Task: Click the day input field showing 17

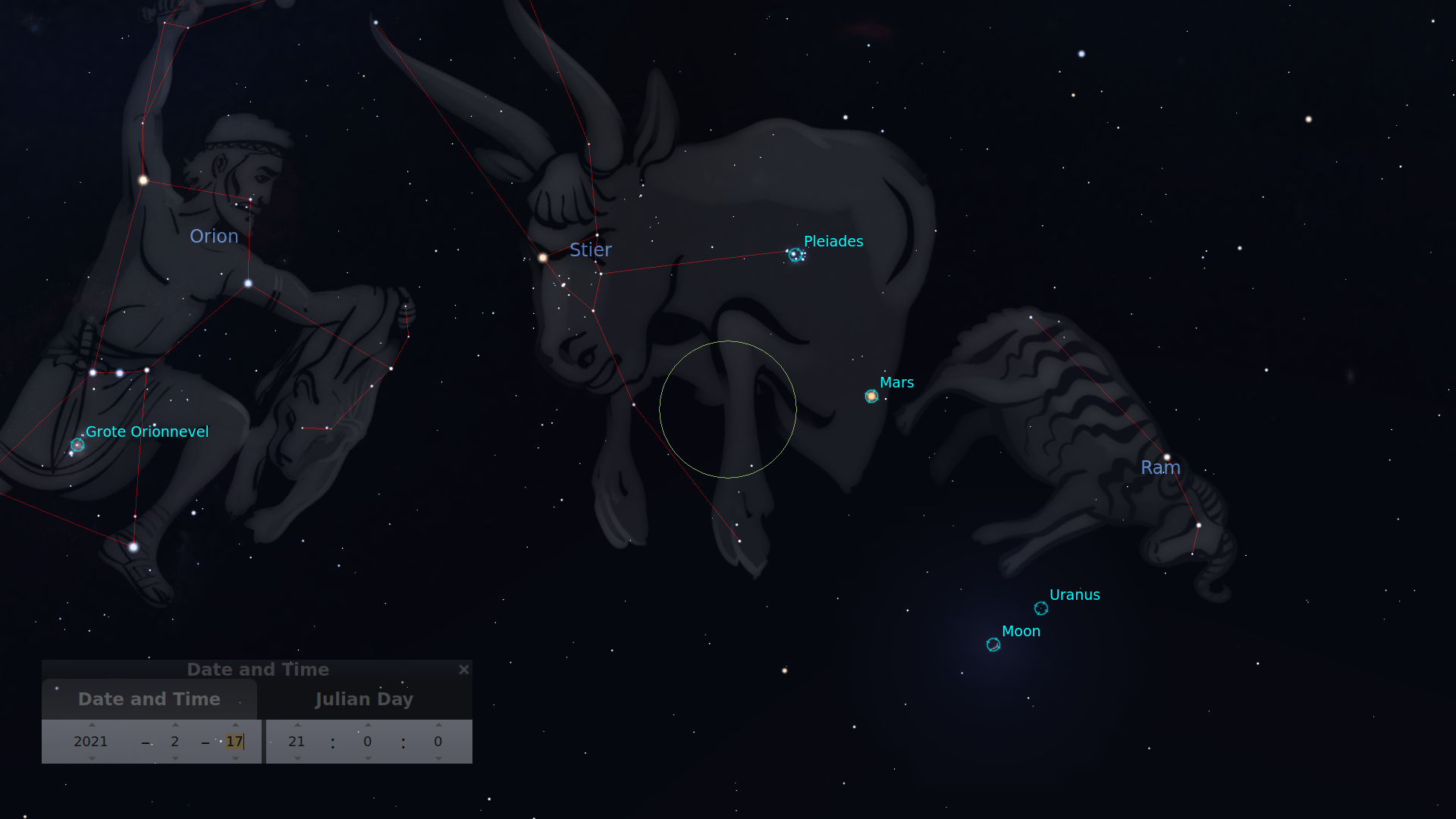Action: coord(236,742)
